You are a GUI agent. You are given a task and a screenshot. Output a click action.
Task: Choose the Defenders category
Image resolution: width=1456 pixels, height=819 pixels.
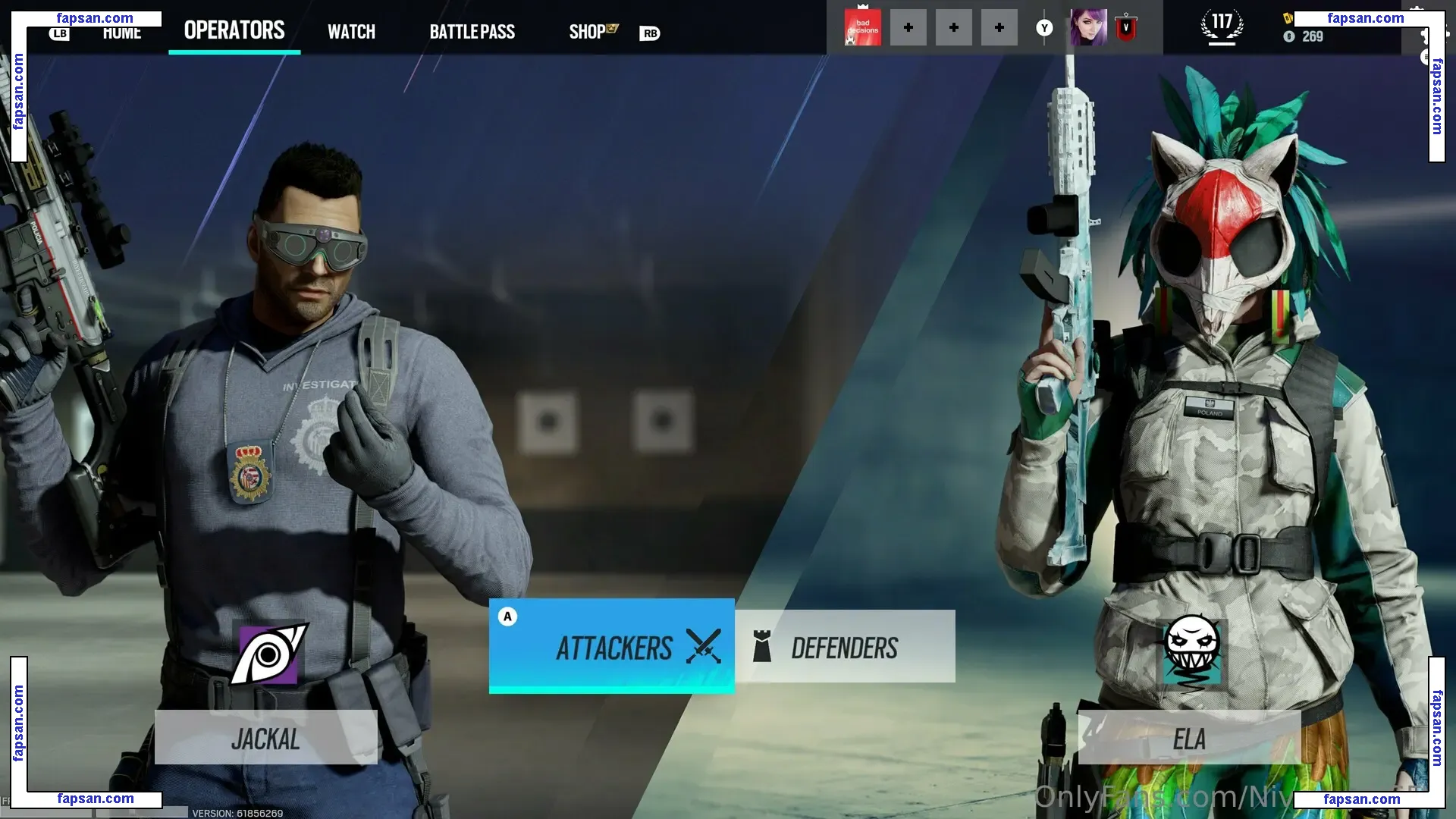click(845, 647)
